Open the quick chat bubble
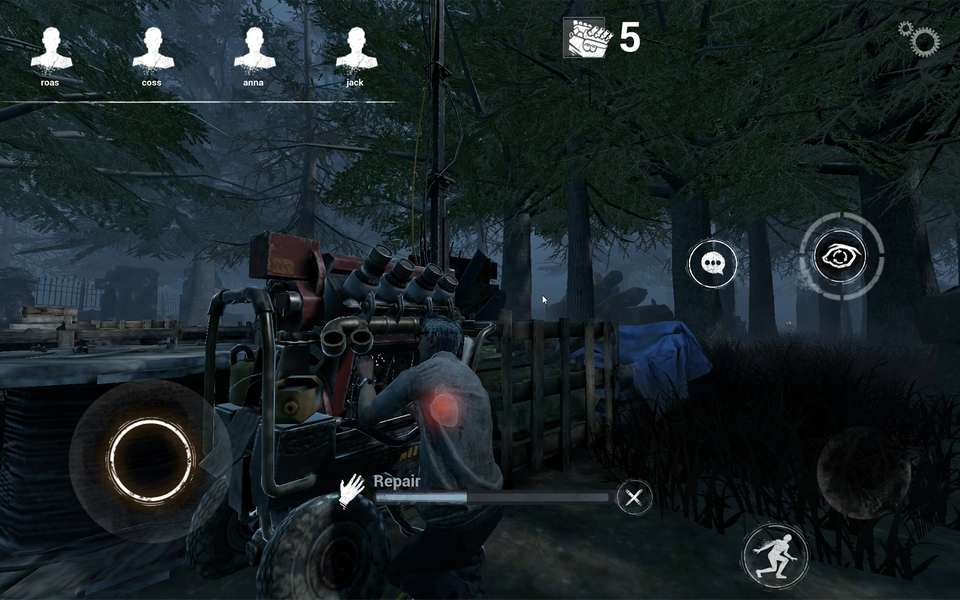Viewport: 960px width, 600px height. coord(713,264)
